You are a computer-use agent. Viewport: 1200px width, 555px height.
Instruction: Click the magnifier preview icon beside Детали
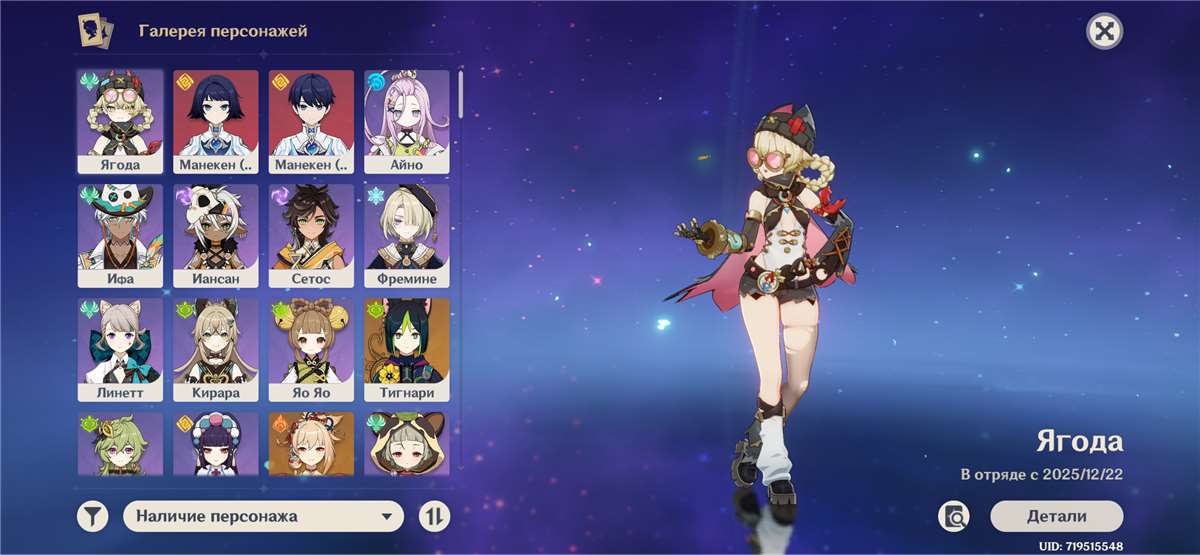(954, 516)
